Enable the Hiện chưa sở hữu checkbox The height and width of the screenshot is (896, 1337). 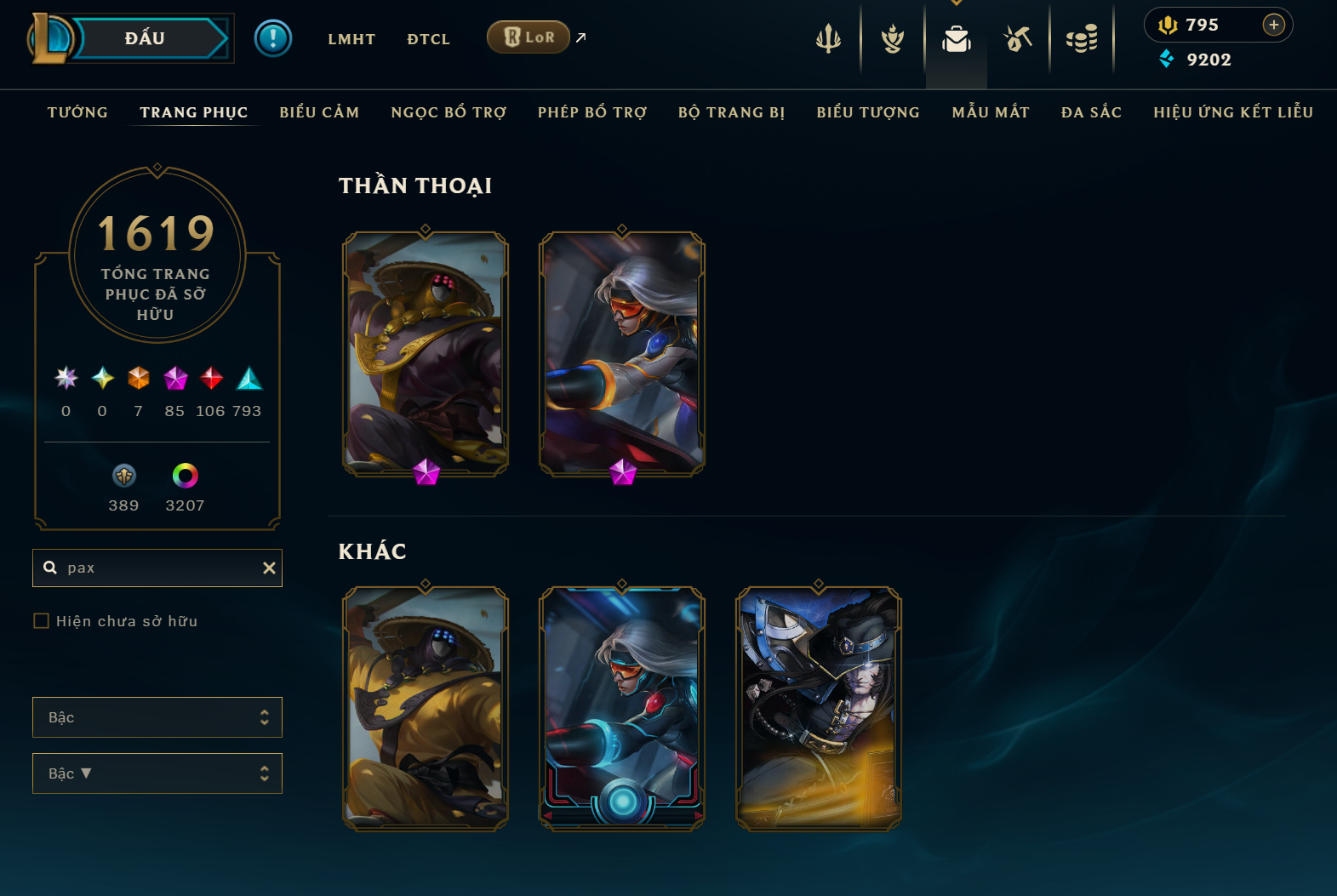(41, 621)
